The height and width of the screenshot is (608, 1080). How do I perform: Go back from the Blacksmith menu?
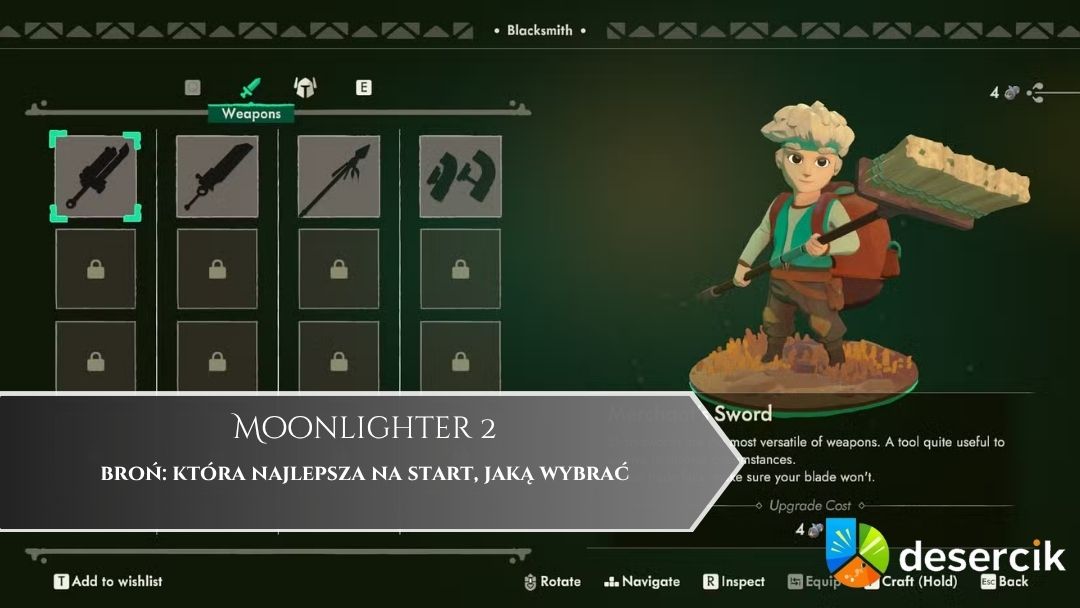1004,581
